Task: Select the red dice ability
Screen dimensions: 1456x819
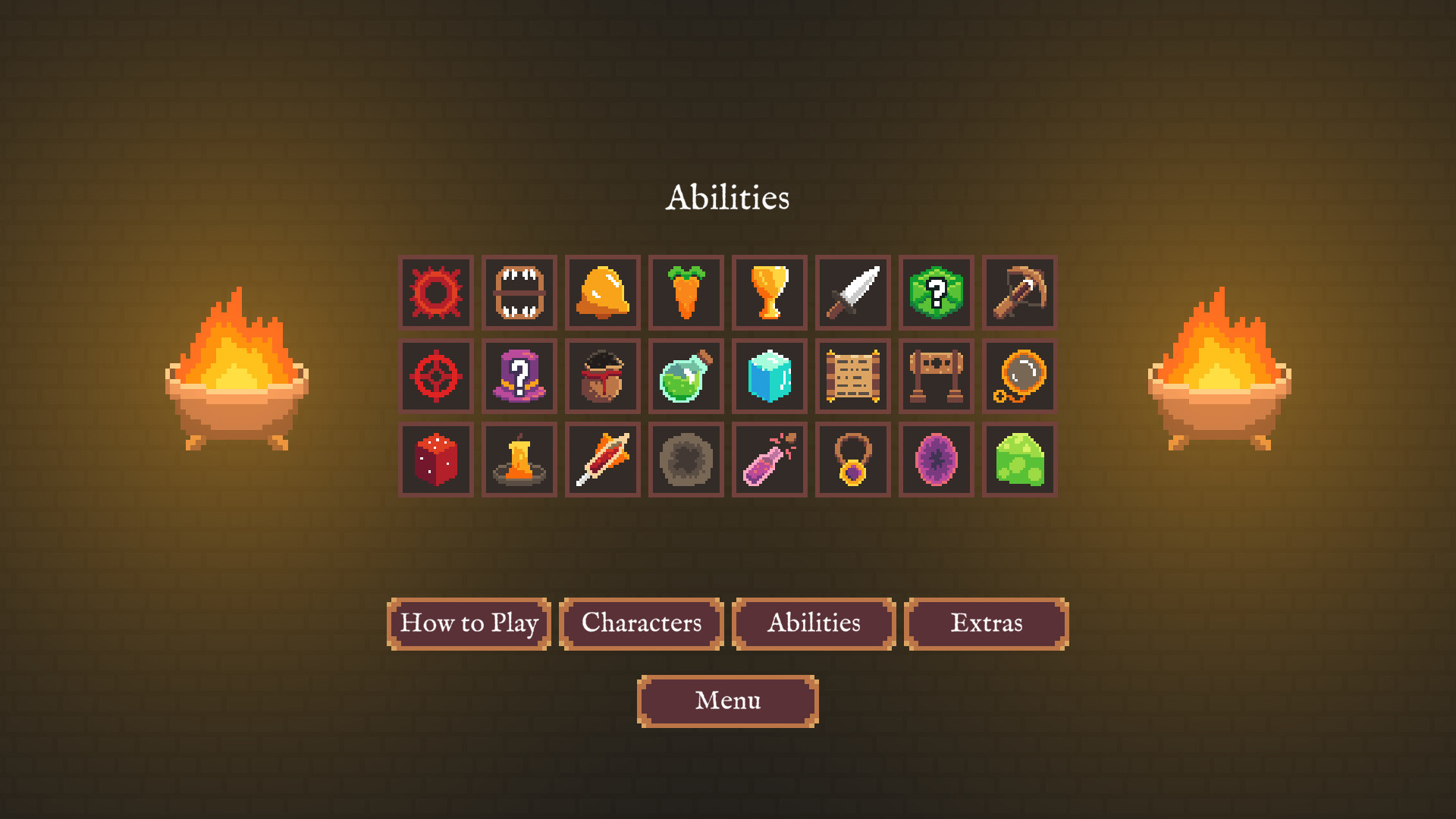Action: click(x=436, y=460)
